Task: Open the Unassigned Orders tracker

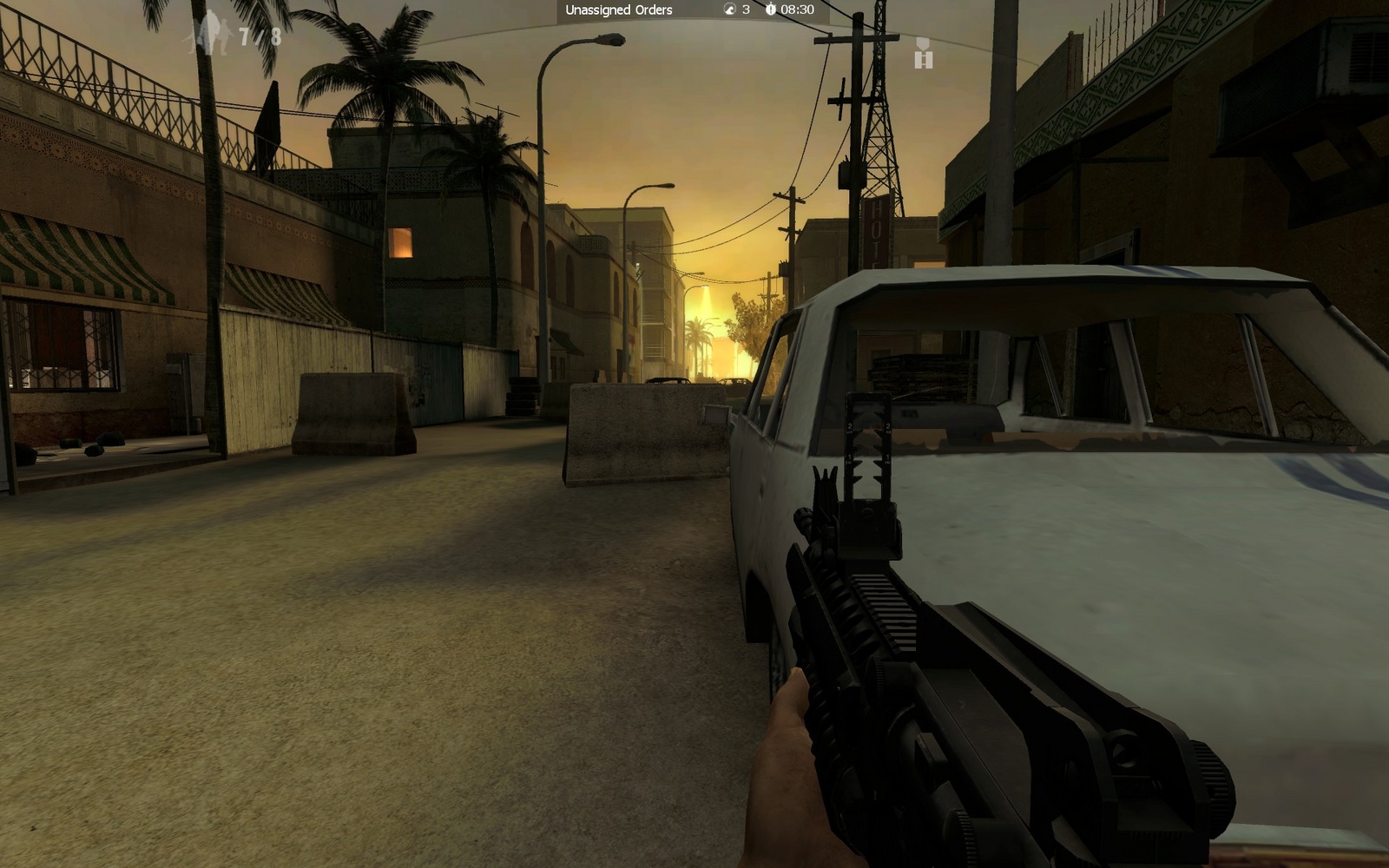Action: click(x=619, y=10)
